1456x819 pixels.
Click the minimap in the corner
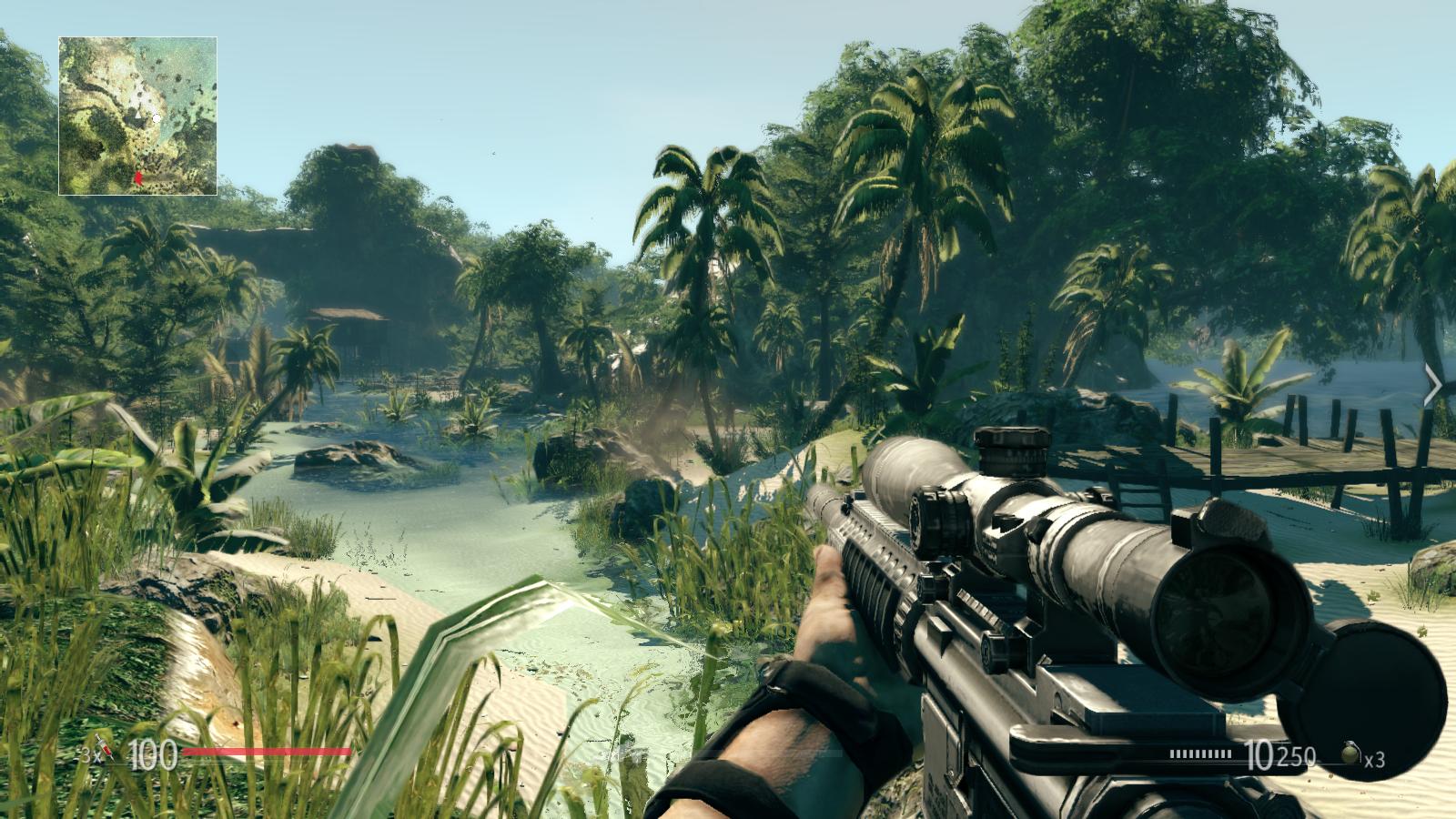coord(137,116)
